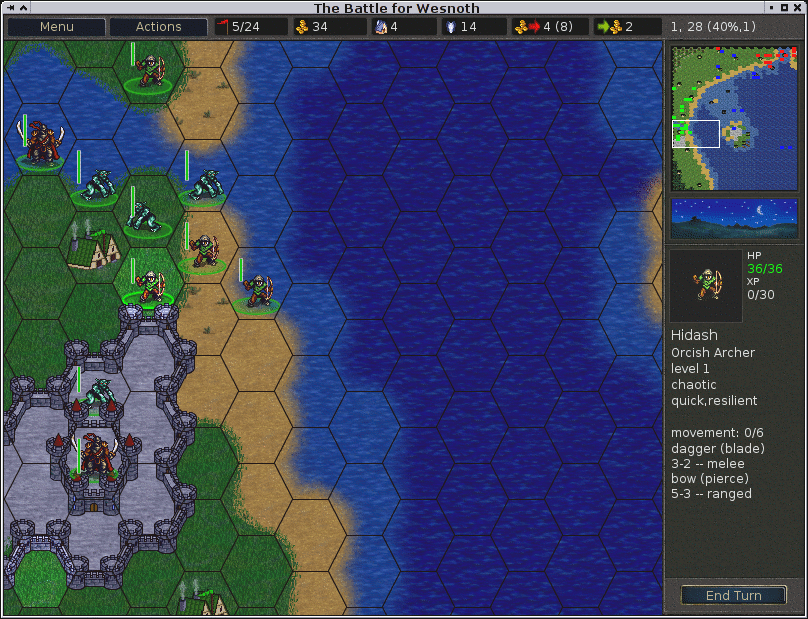End the current turn
808x619 pixels.
[x=733, y=595]
